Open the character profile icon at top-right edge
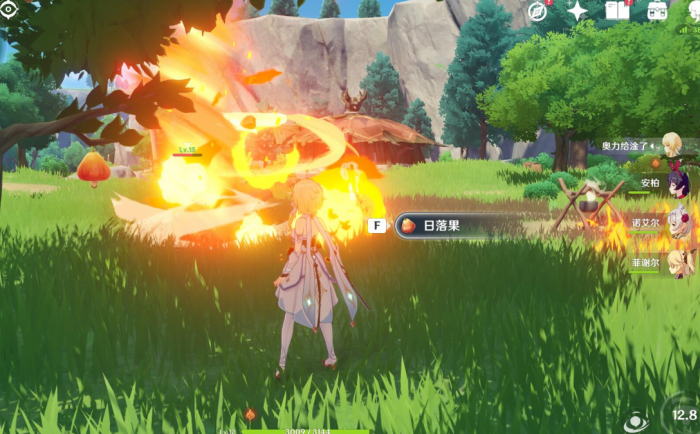 click(693, 11)
